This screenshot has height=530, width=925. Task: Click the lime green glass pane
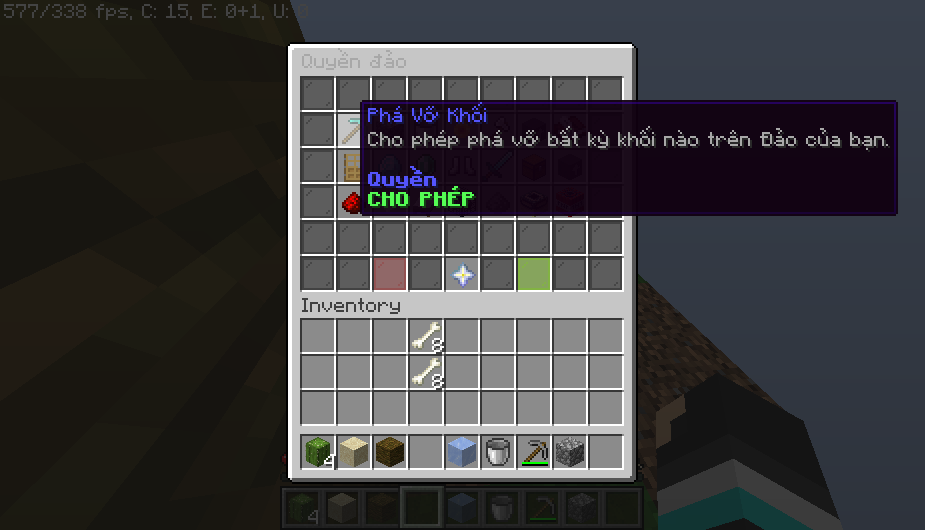pos(534,274)
